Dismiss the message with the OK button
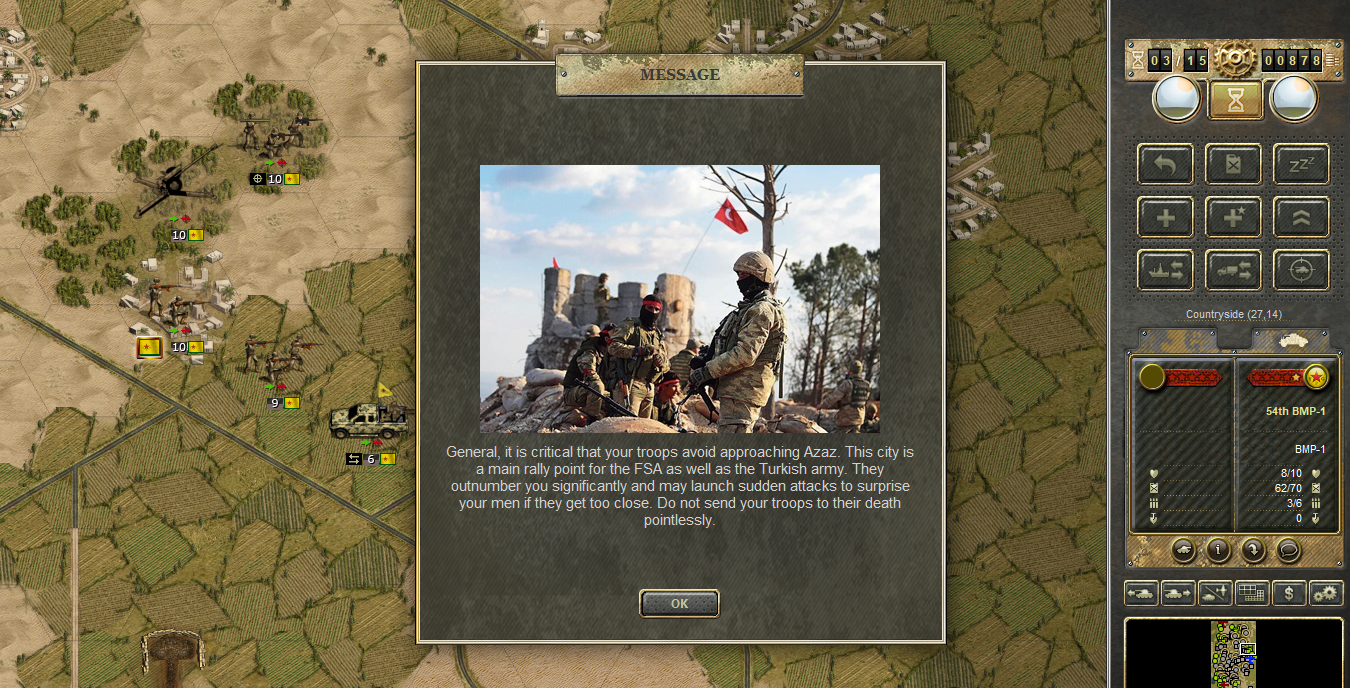Screen dimensions: 1350x688 pos(679,603)
